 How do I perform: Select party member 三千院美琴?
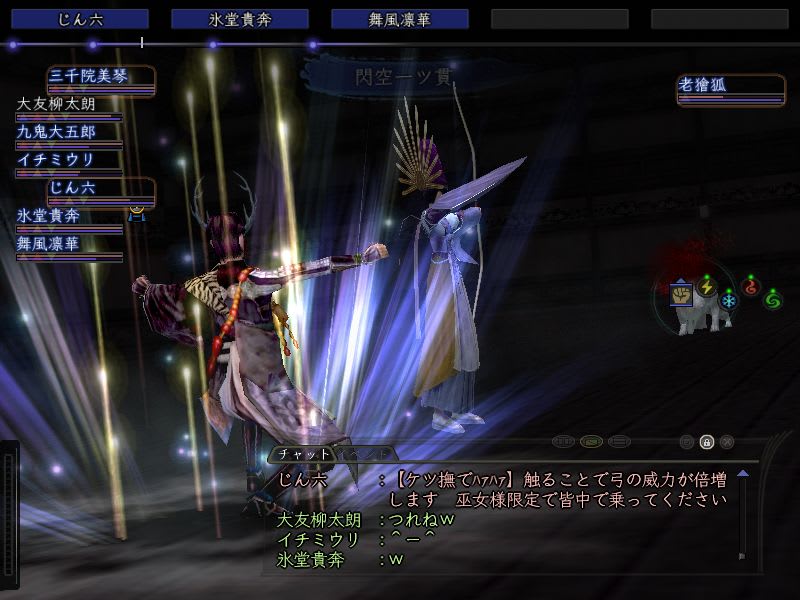(x=100, y=78)
